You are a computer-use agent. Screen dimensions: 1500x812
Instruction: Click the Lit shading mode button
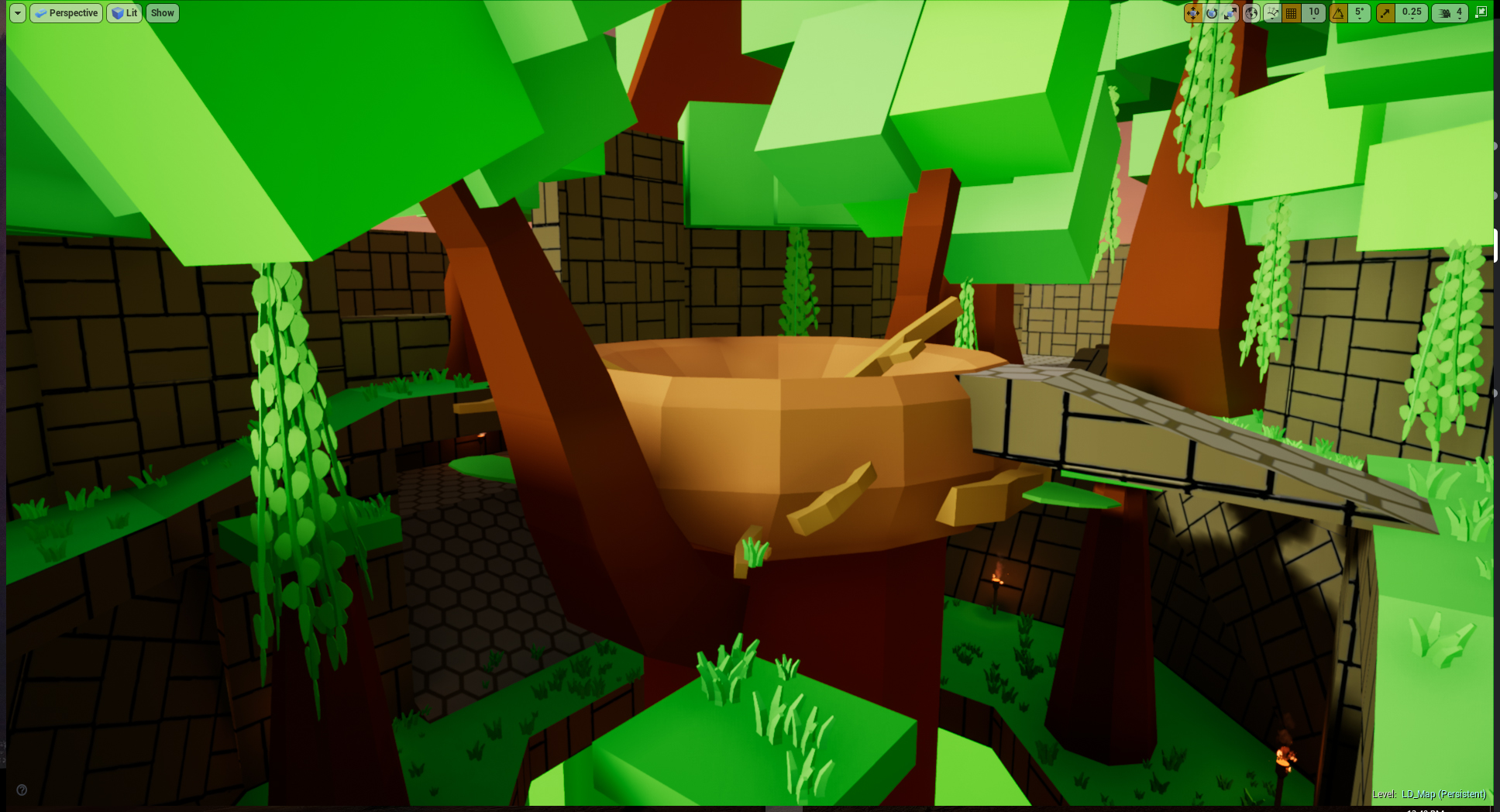pos(124,12)
